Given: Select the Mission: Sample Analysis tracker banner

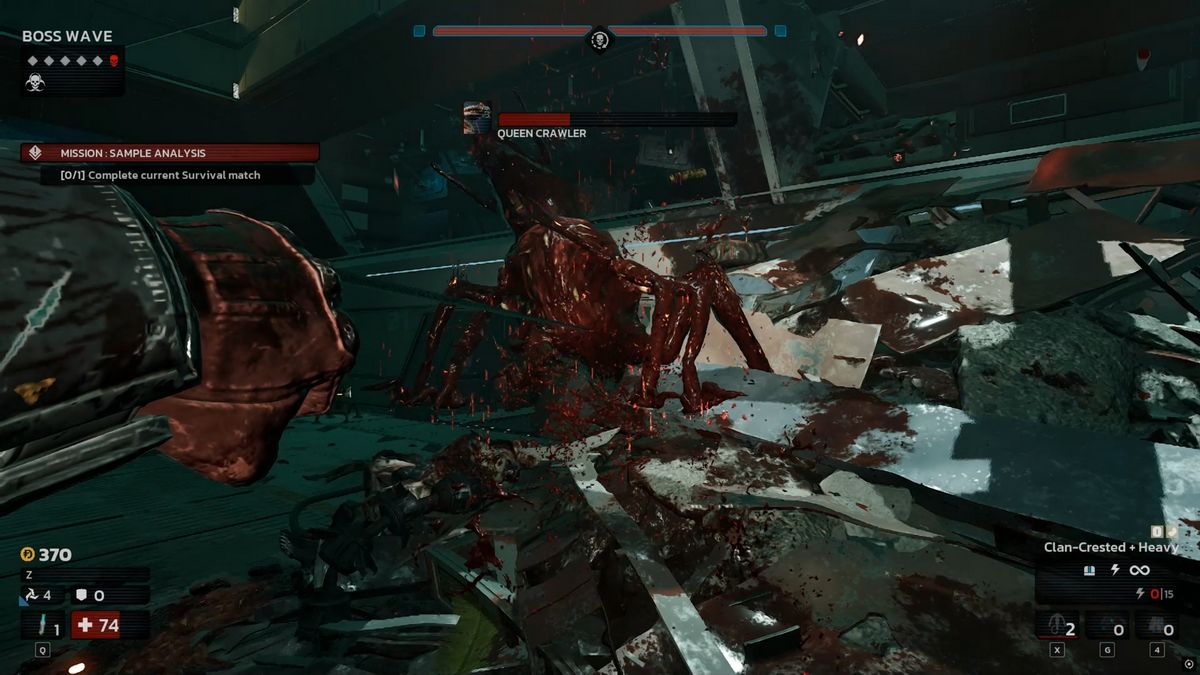Looking at the screenshot, I should click(170, 153).
